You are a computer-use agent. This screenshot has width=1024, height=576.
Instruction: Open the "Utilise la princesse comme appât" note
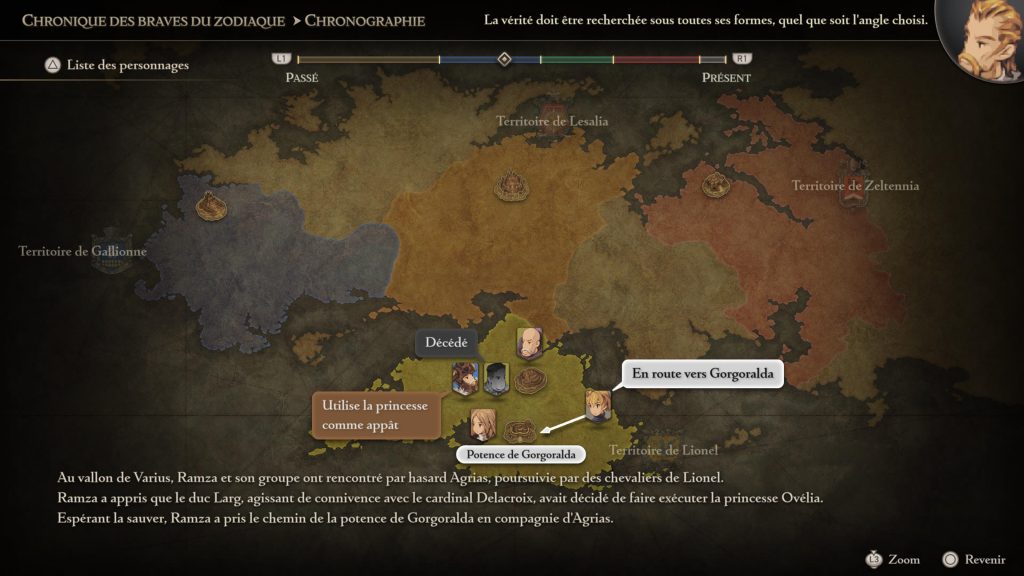[376, 415]
